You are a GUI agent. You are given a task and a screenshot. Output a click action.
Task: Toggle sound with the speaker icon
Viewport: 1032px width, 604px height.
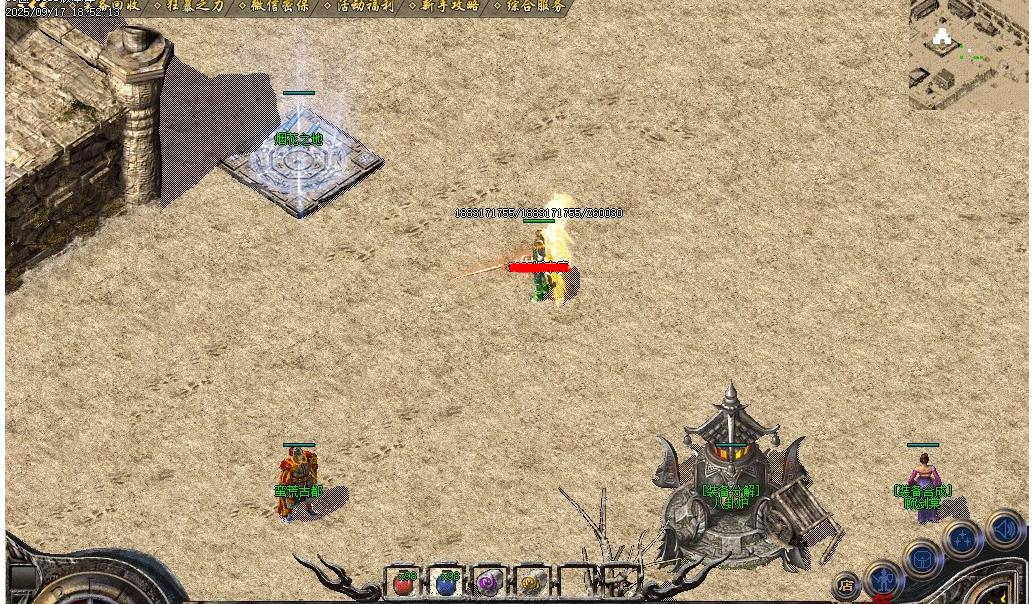(x=1004, y=527)
